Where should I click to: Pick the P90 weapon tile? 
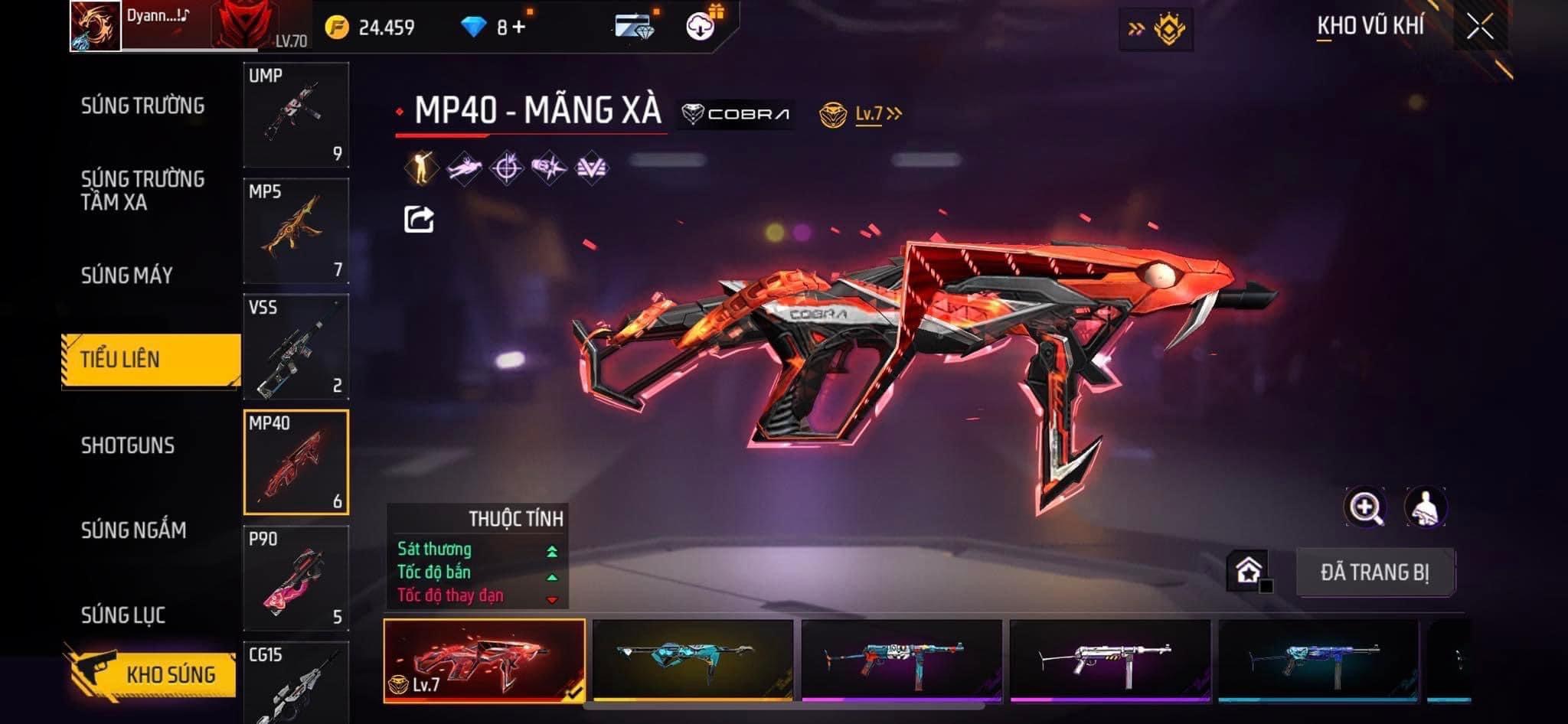(x=296, y=579)
